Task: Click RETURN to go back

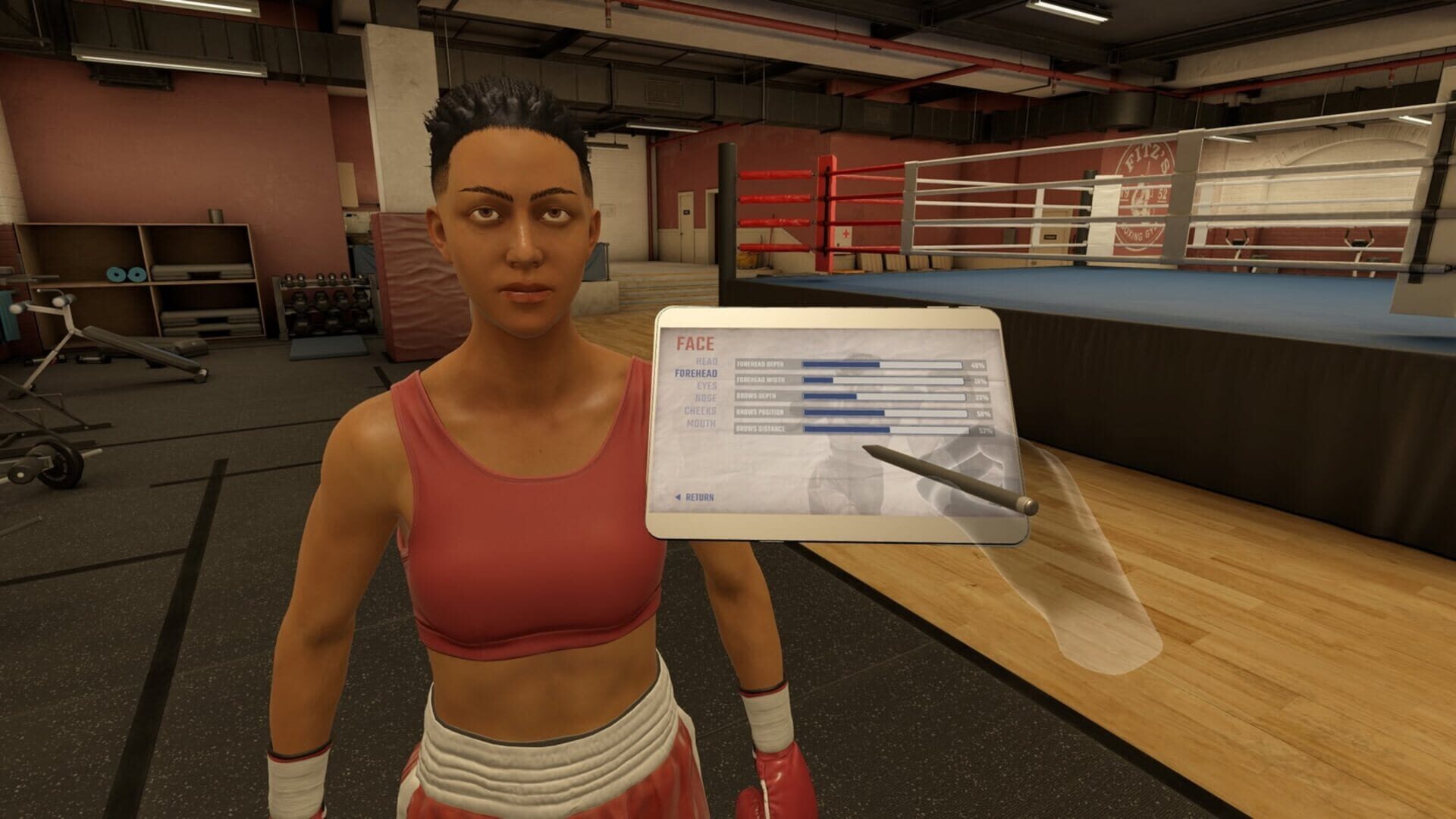Action: 699,497
